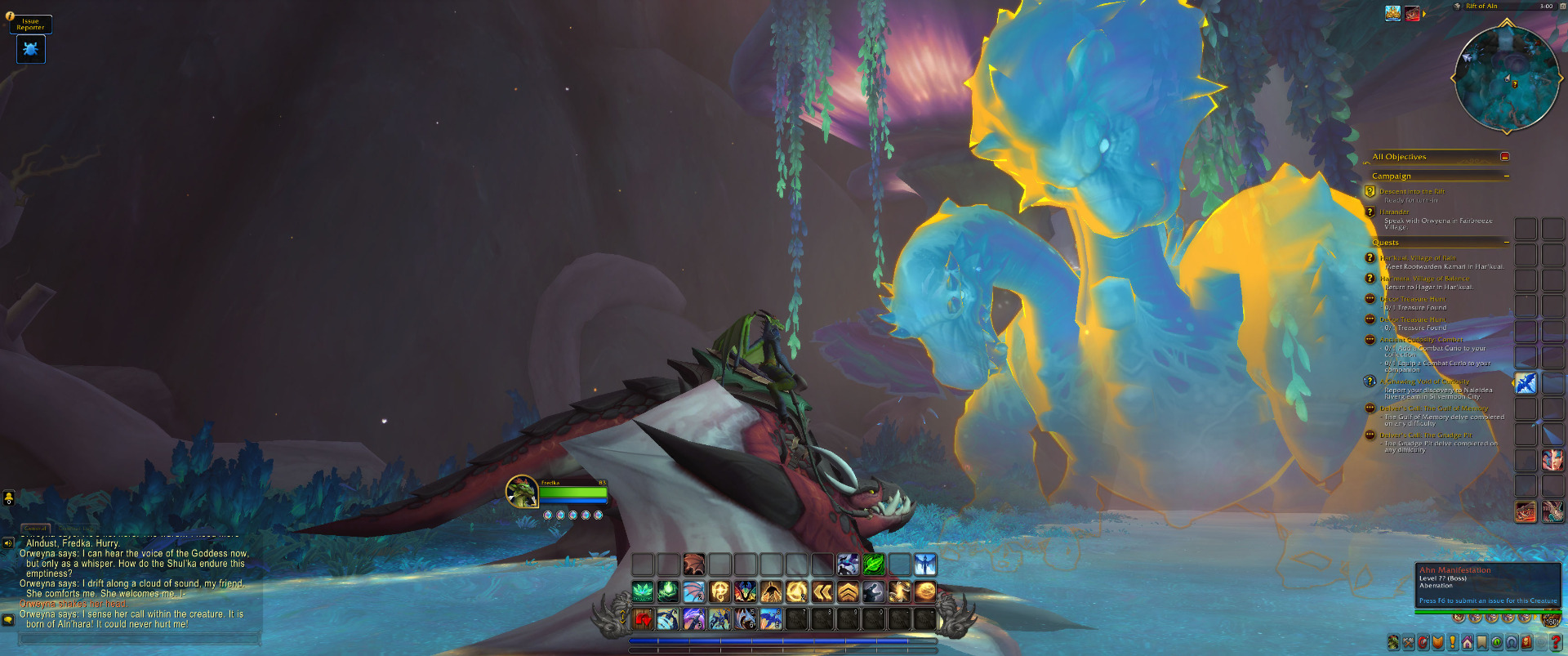Activate the golden double left chevrons ability
This screenshot has height=656, width=1568.
pos(822,591)
